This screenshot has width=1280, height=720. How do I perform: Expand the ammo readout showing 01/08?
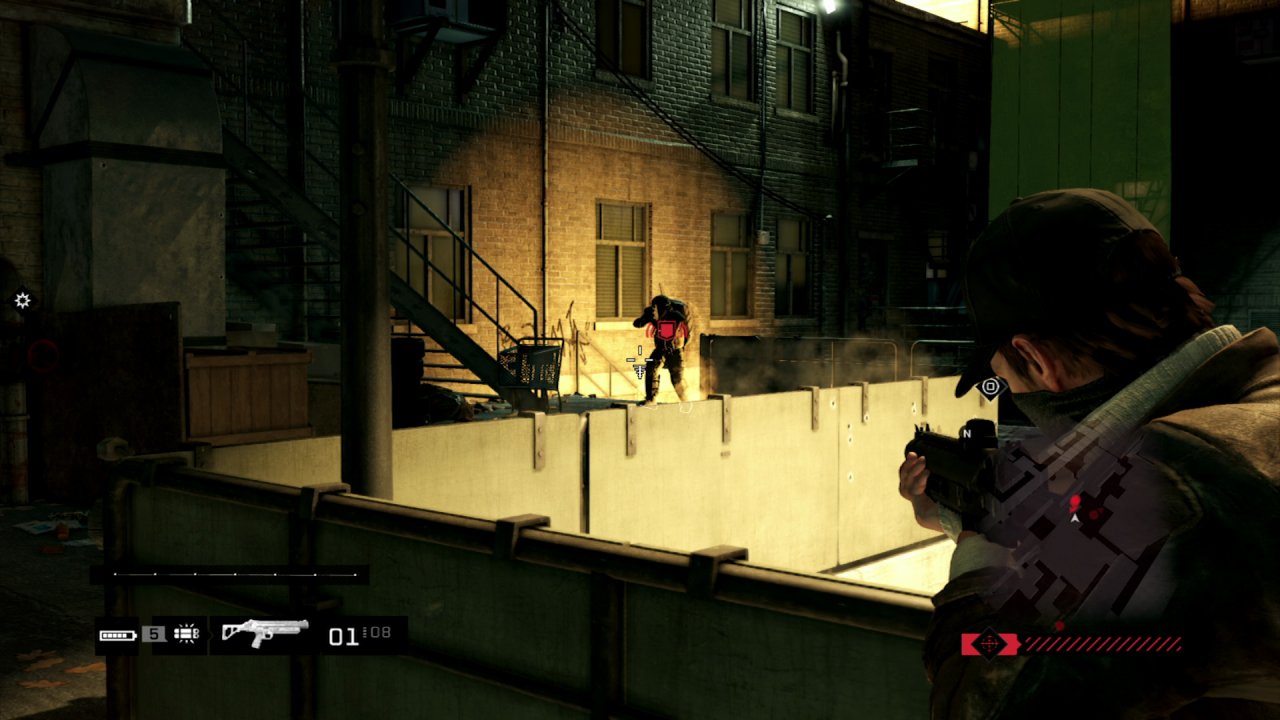pos(360,634)
